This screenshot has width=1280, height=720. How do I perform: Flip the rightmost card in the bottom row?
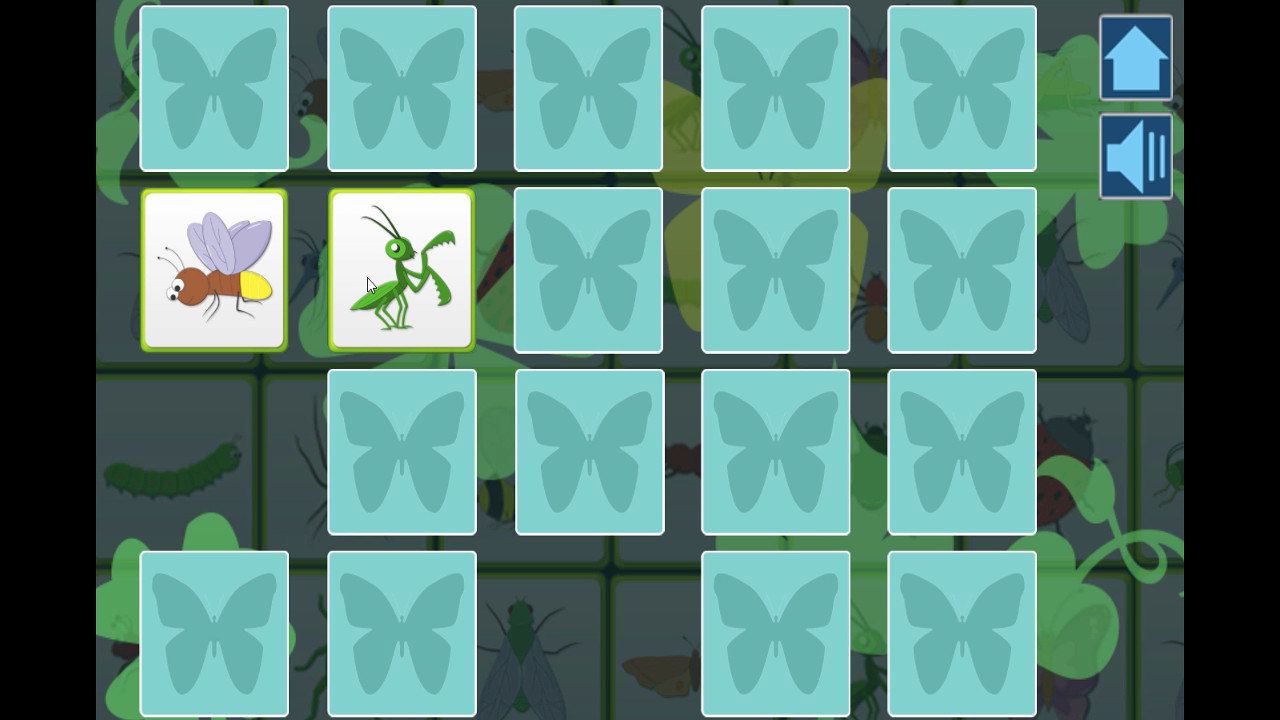pos(961,633)
